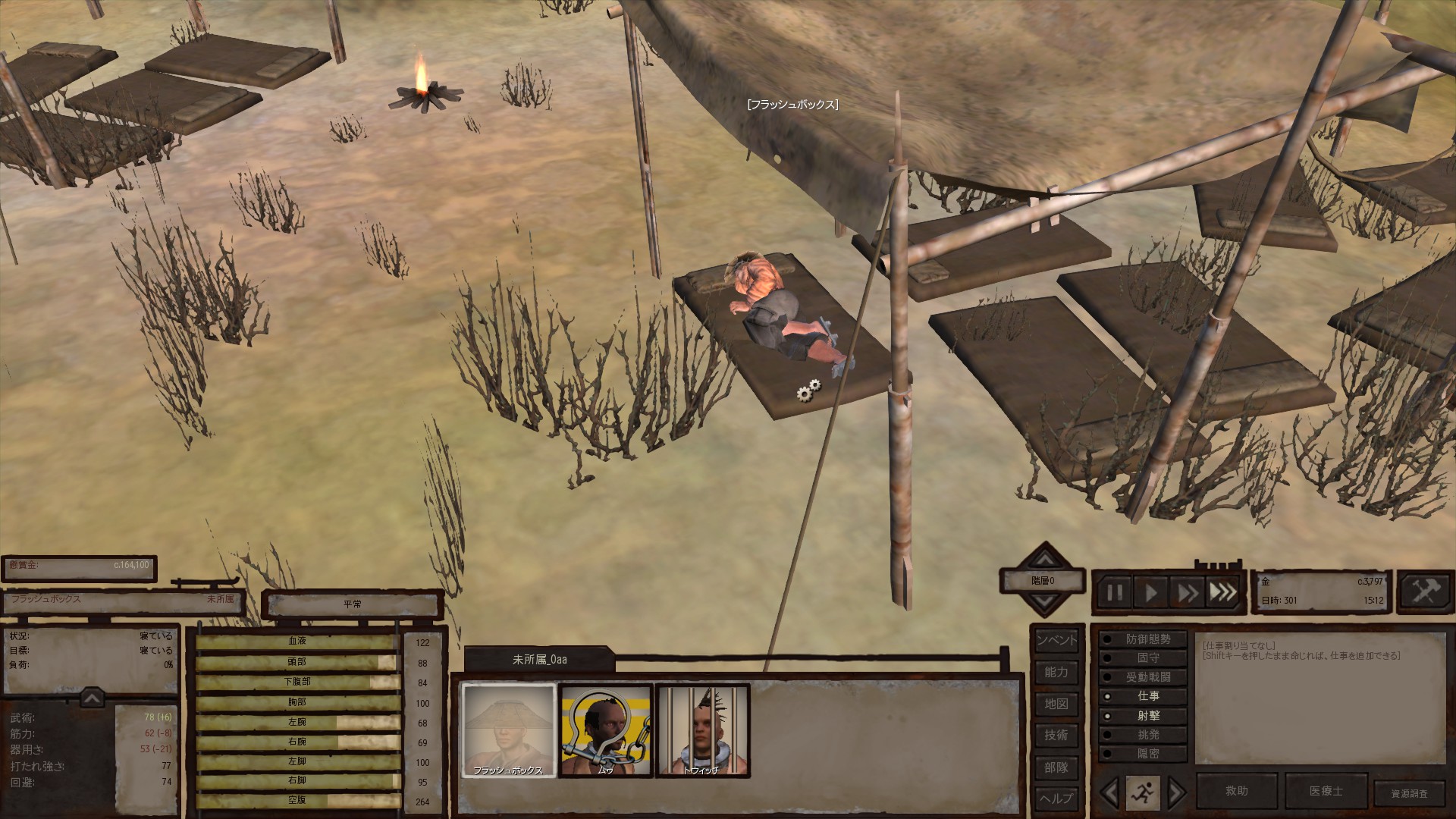
Task: Toggle the 挑発 taunt option
Action: point(1143,735)
